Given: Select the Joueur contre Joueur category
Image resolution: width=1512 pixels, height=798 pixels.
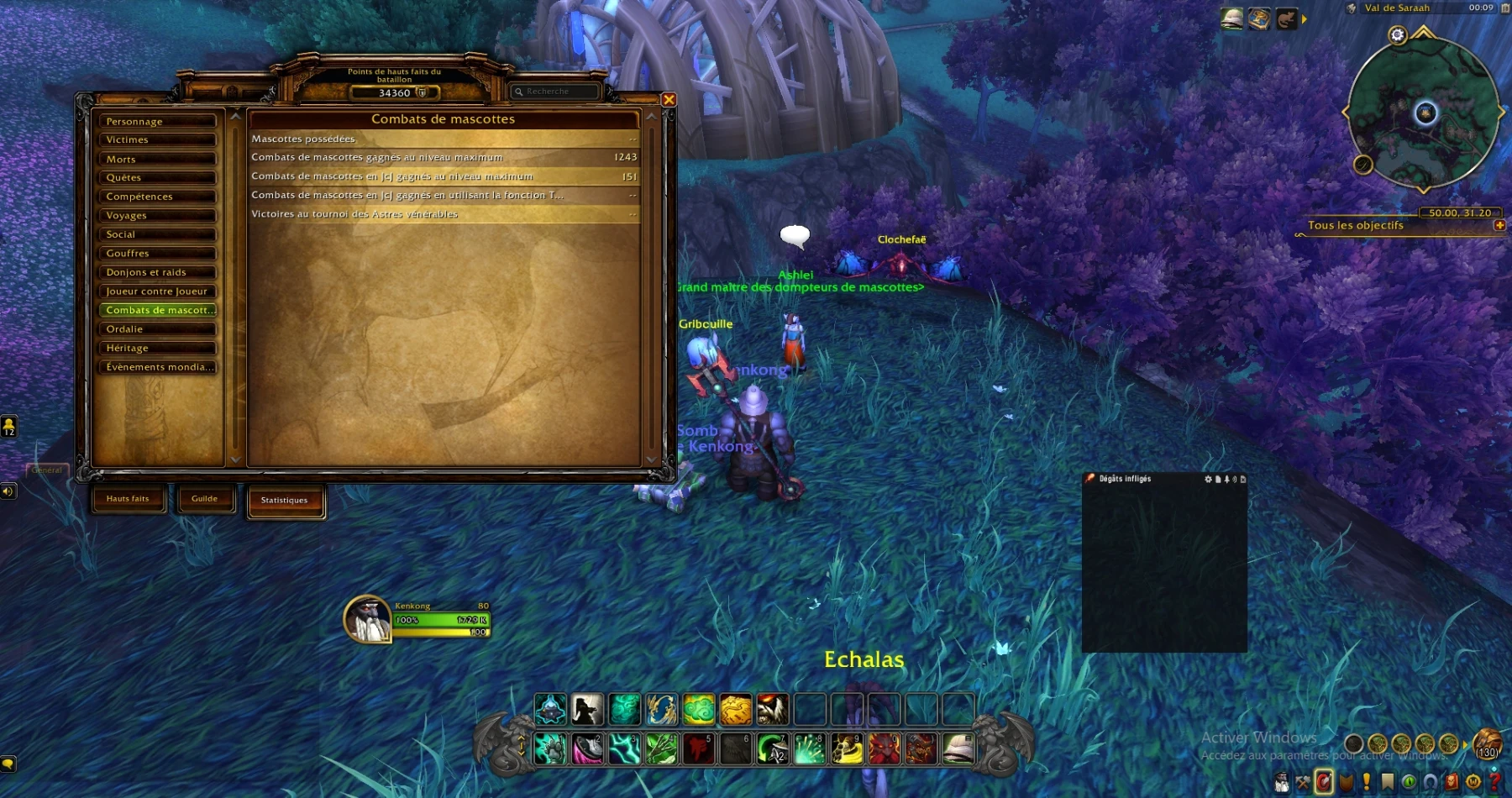Looking at the screenshot, I should (x=157, y=291).
